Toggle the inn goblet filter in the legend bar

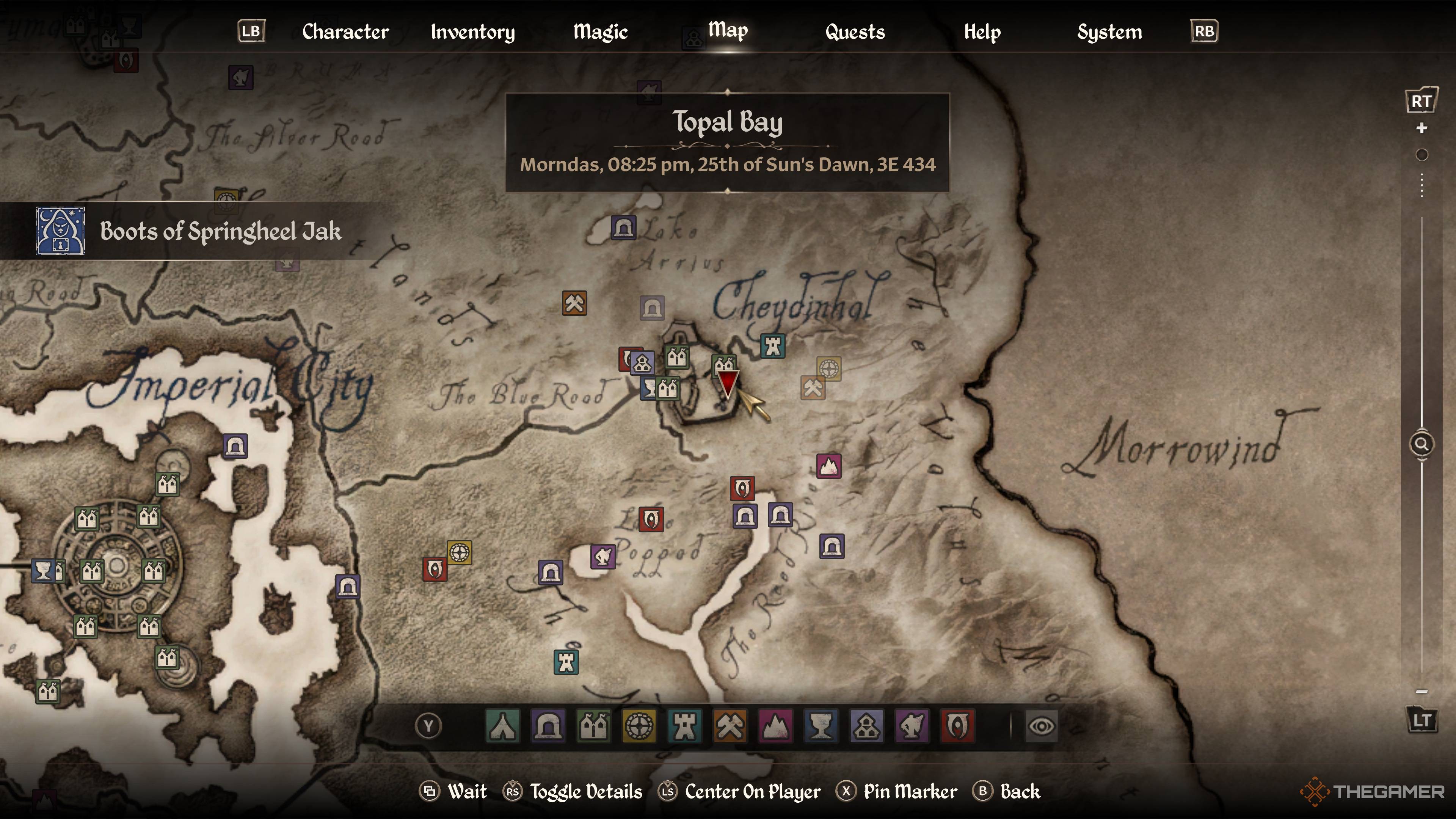pyautogui.click(x=821, y=726)
